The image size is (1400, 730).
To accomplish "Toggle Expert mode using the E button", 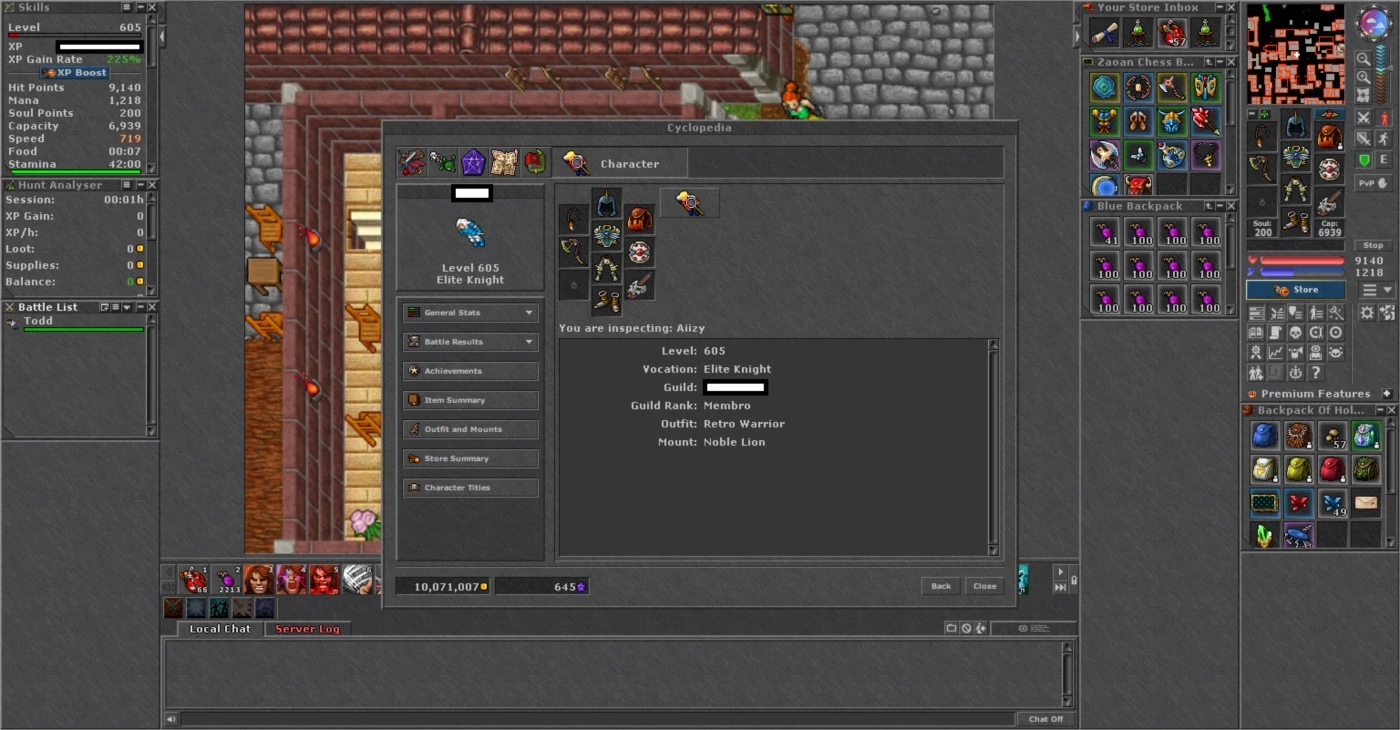I will (1385, 159).
